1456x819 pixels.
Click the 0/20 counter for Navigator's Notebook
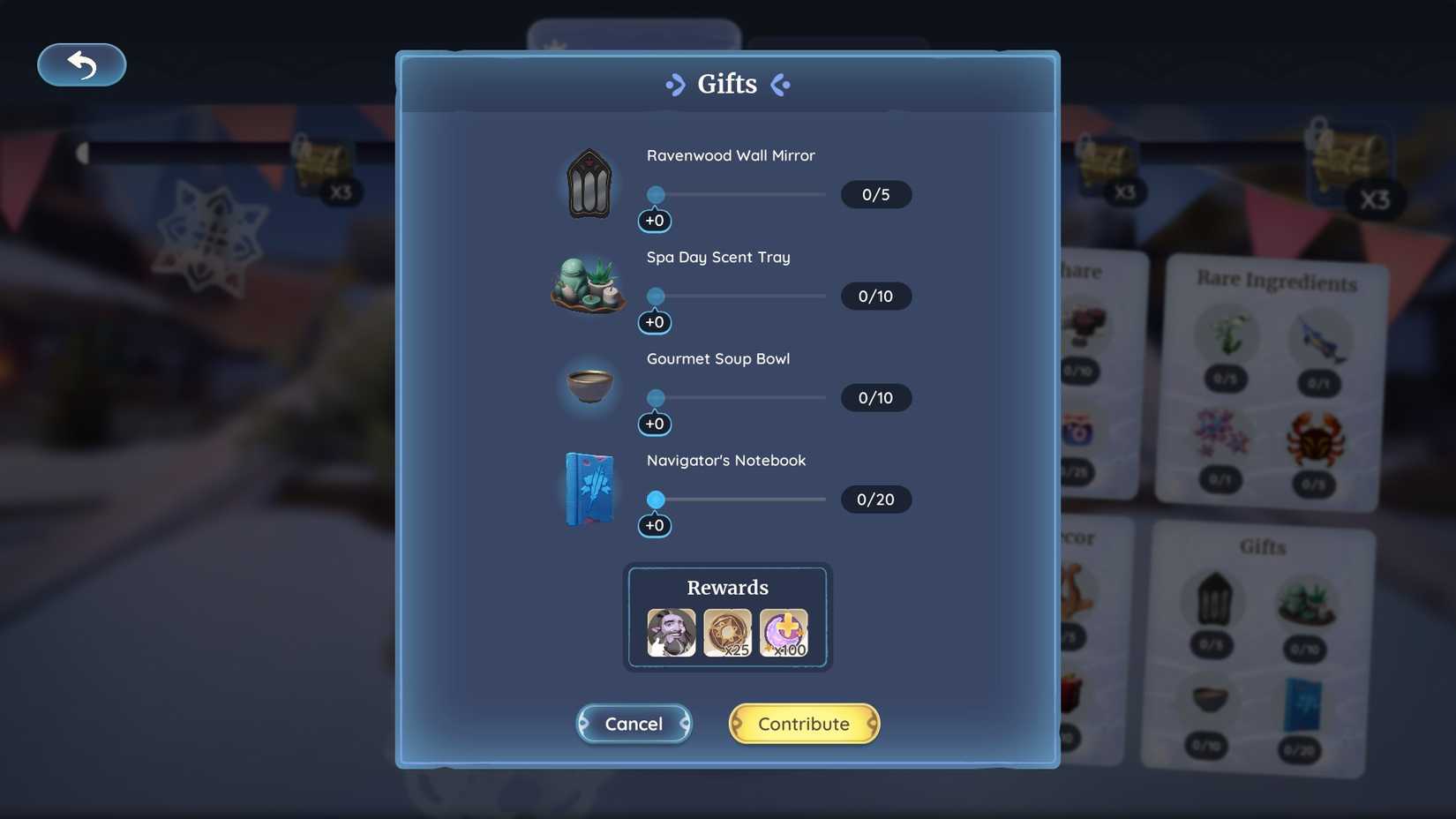pos(875,500)
